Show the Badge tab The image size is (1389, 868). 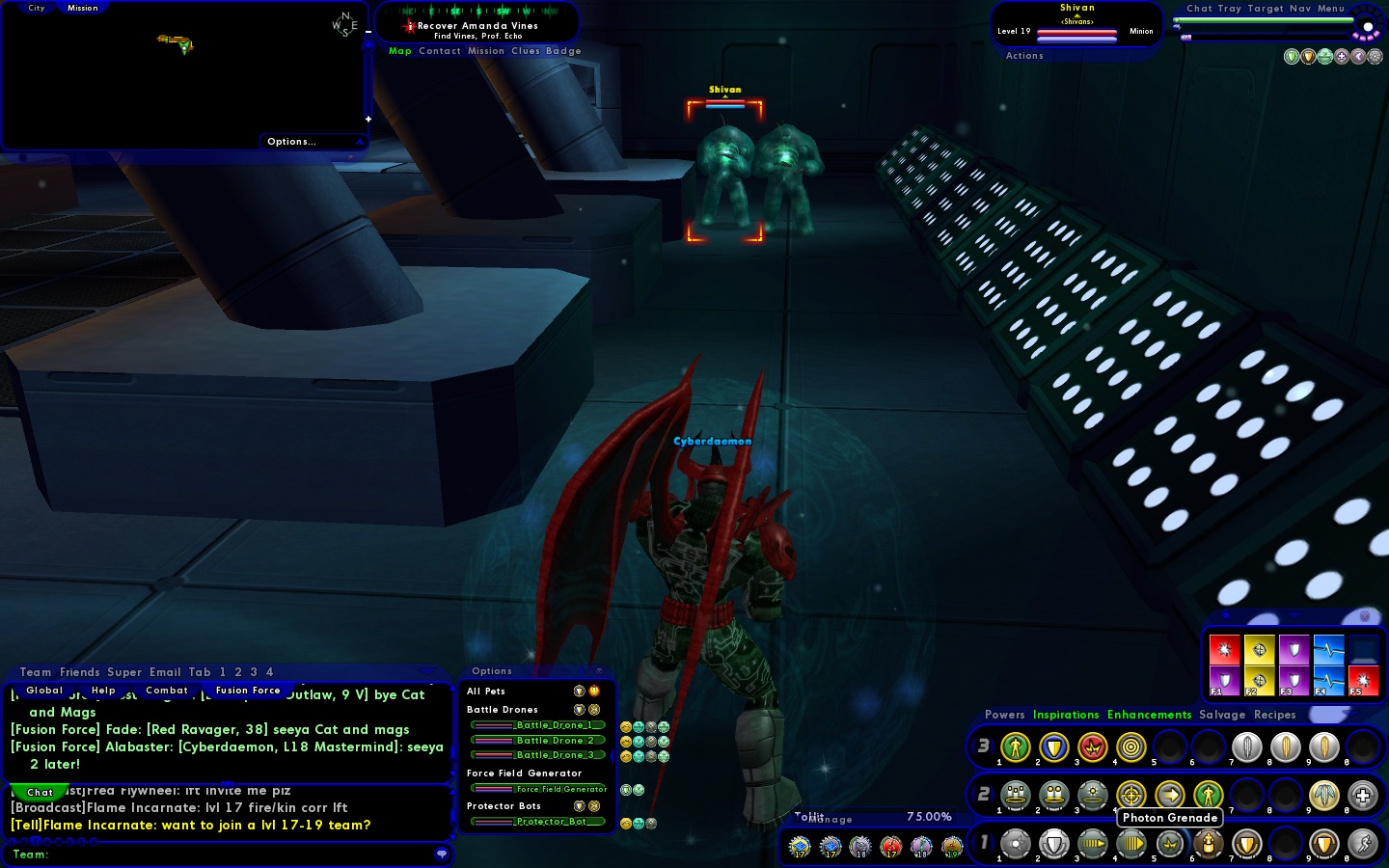coord(563,51)
